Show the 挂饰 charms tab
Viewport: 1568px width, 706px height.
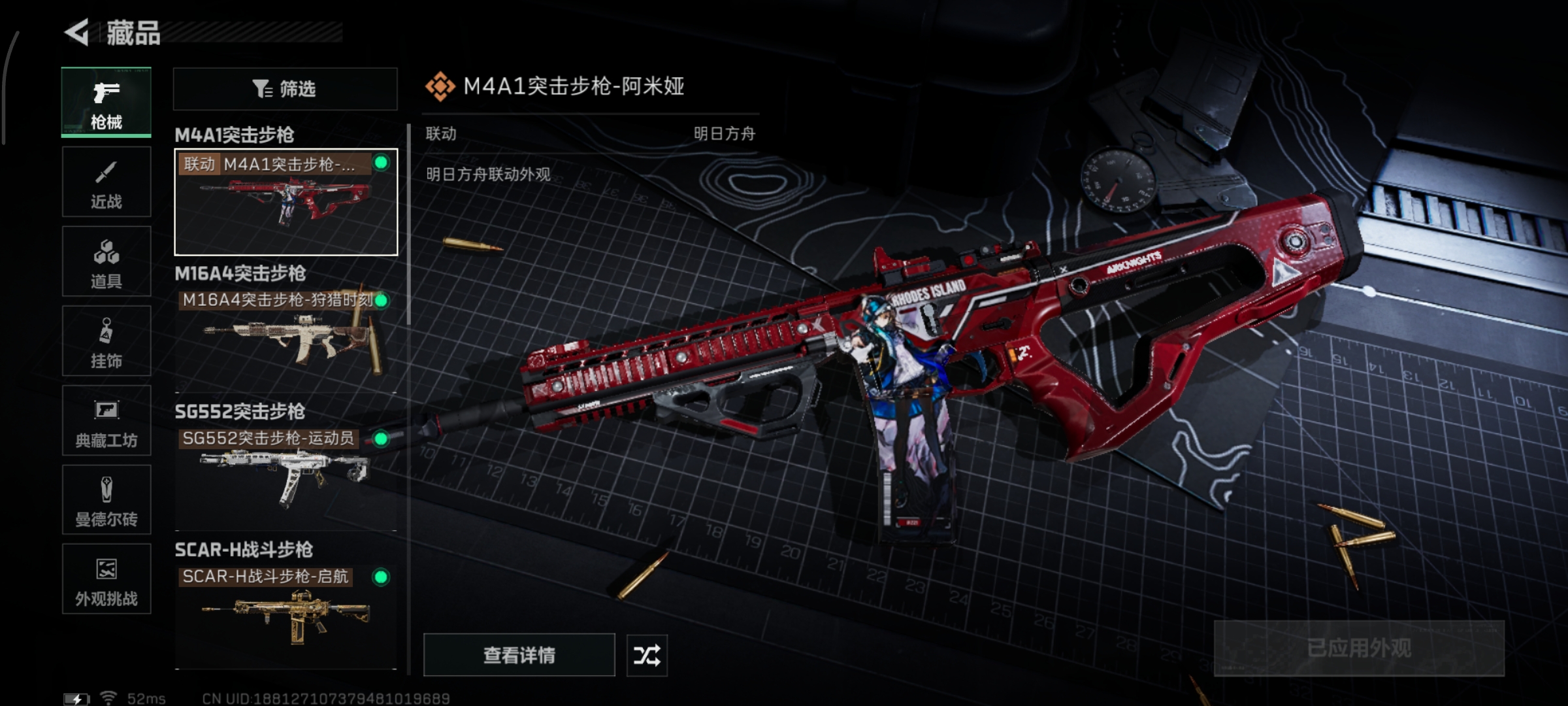coord(106,341)
